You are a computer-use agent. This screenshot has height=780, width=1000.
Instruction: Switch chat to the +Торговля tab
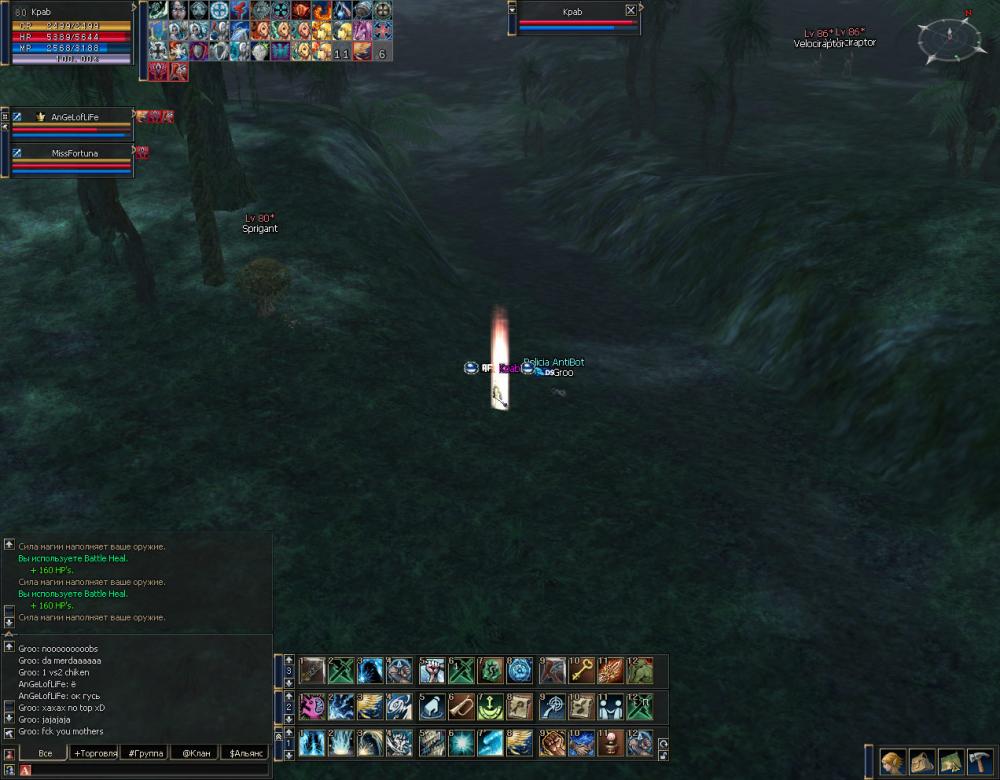click(x=95, y=752)
